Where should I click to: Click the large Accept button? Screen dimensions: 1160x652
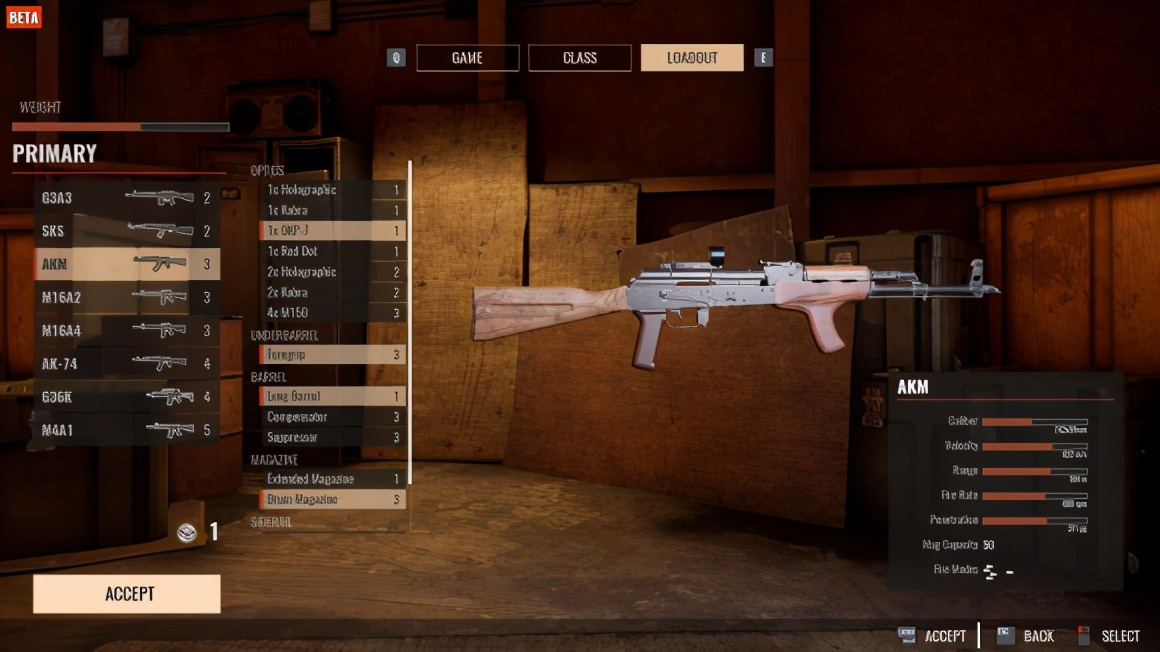pyautogui.click(x=127, y=594)
